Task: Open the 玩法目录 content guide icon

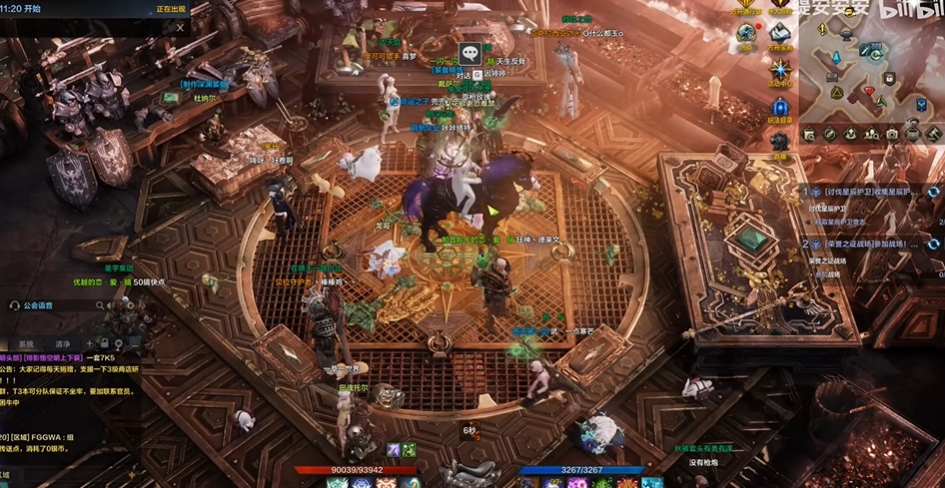Action: point(780,107)
